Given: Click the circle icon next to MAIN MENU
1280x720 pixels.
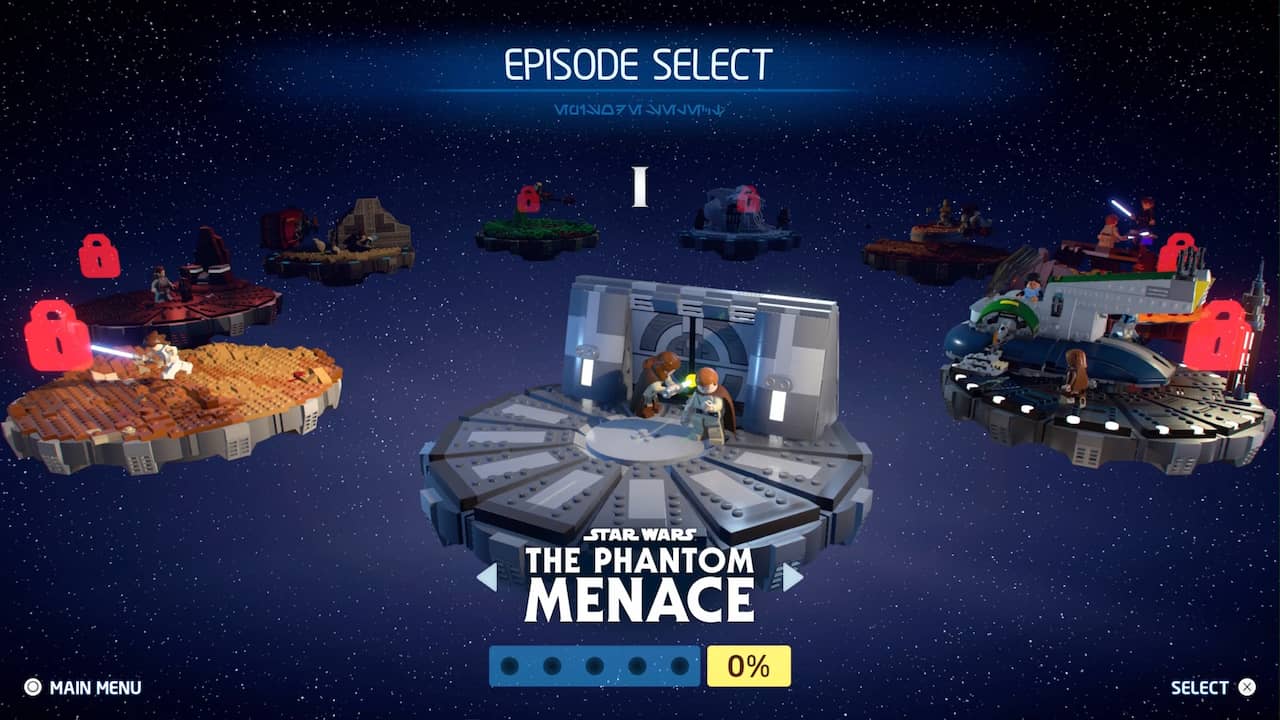Looking at the screenshot, I should point(33,687).
